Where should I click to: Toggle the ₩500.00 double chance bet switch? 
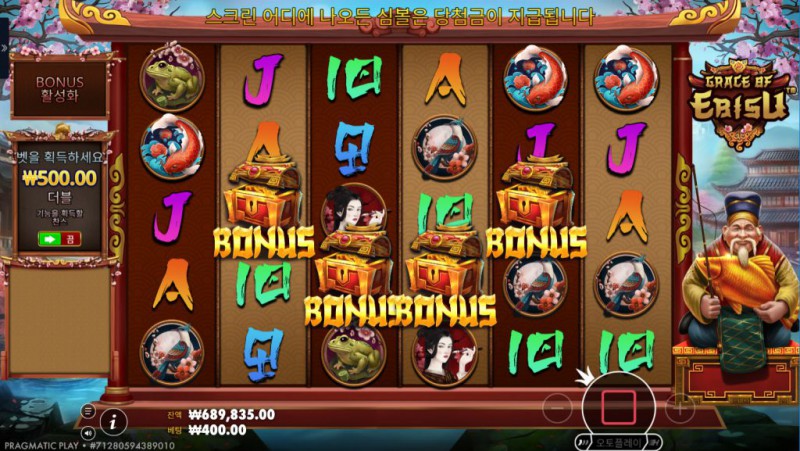click(58, 239)
